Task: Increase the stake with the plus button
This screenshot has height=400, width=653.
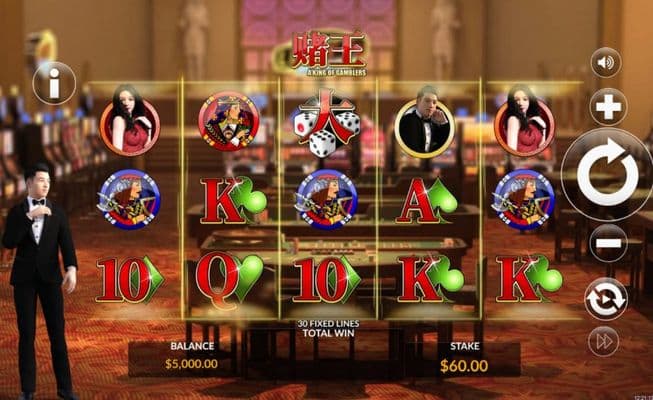Action: [607, 106]
